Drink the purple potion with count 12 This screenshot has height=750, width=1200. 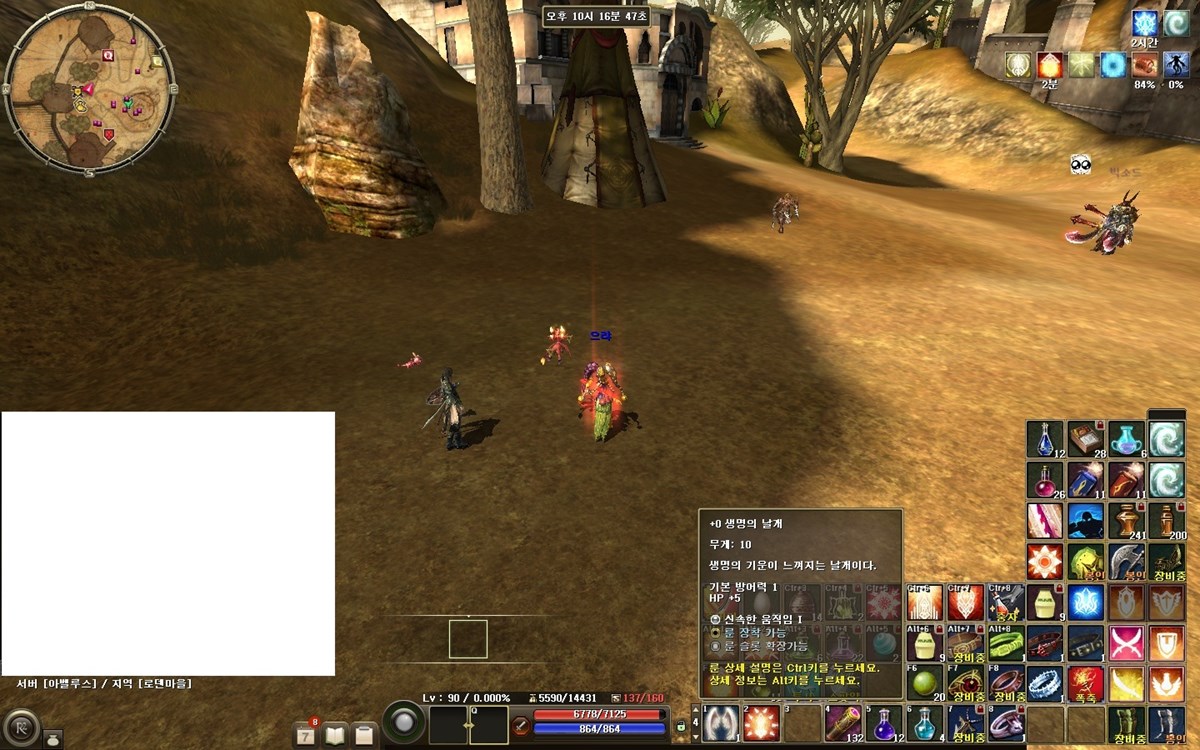point(884,723)
